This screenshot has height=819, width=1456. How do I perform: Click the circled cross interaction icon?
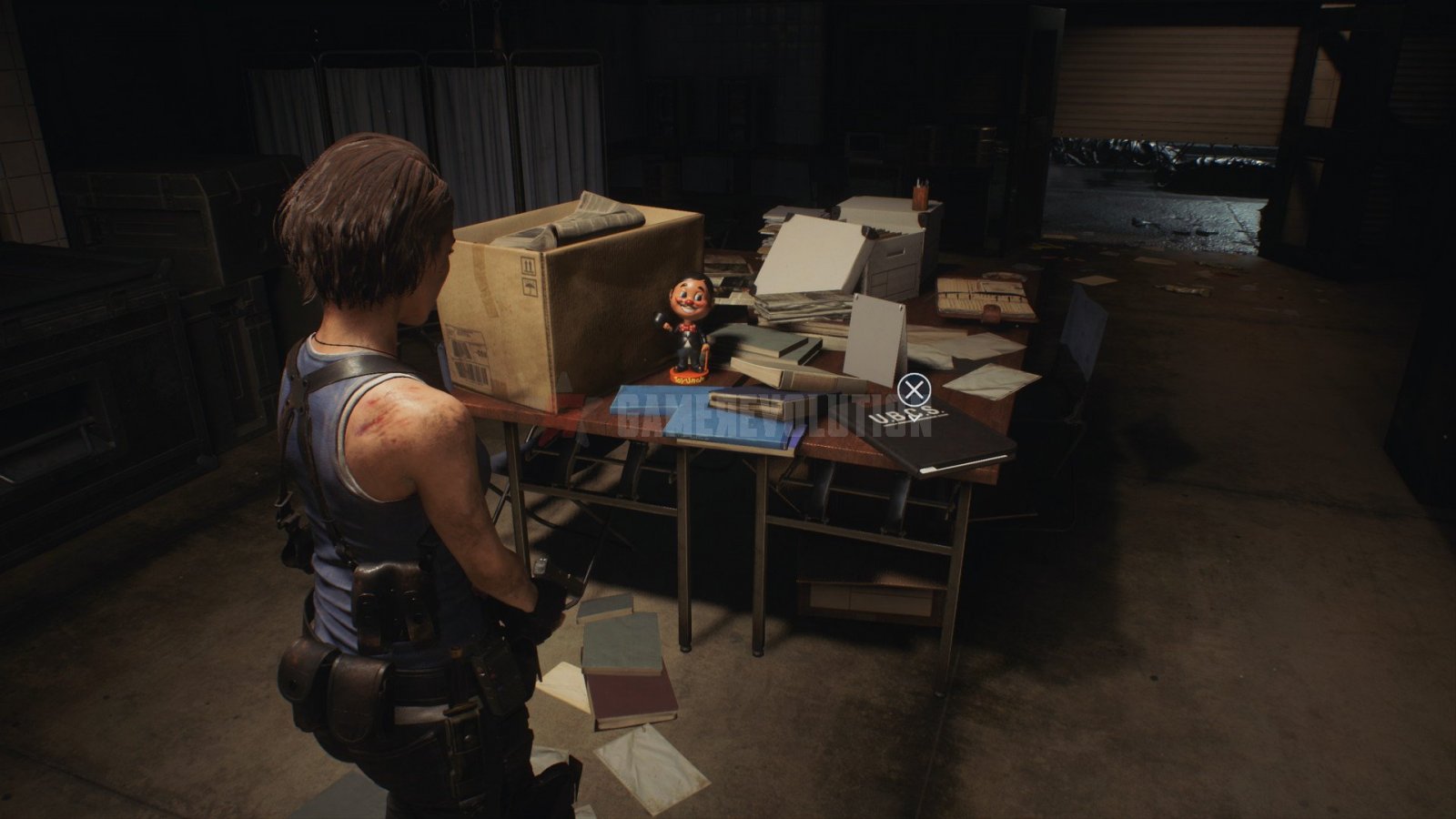click(915, 389)
